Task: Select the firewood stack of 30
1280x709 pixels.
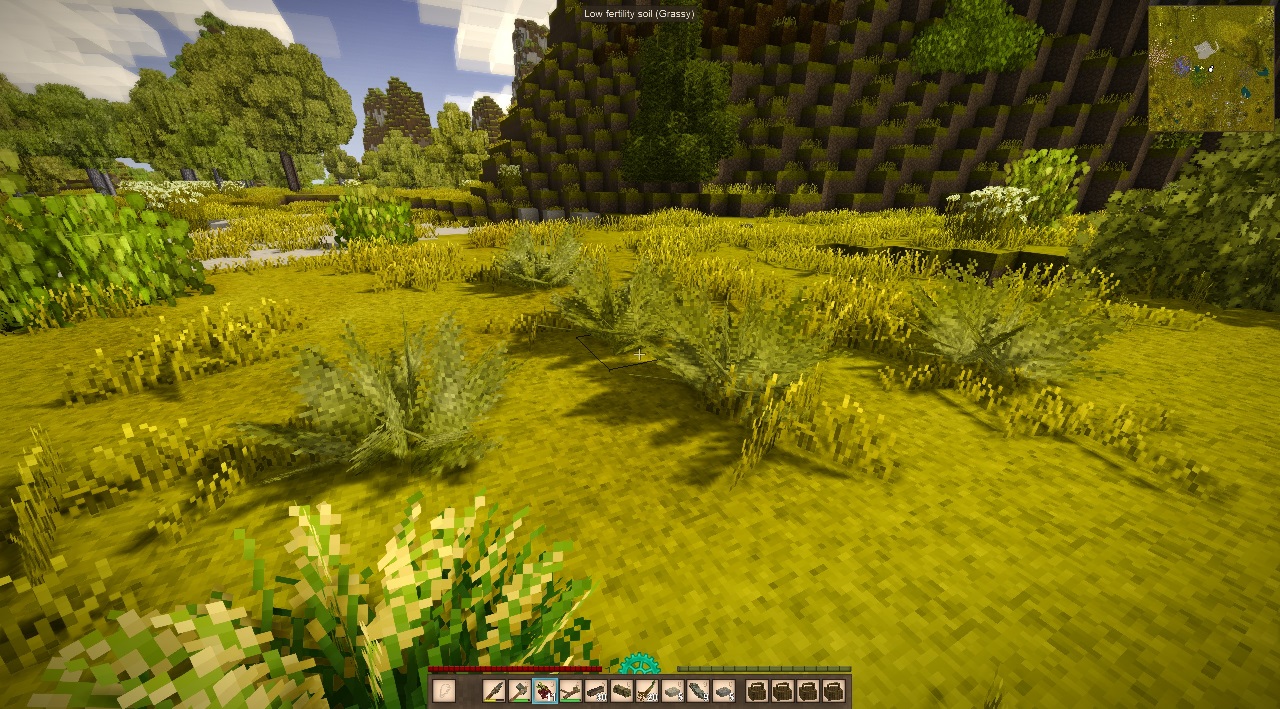Action: (596, 691)
